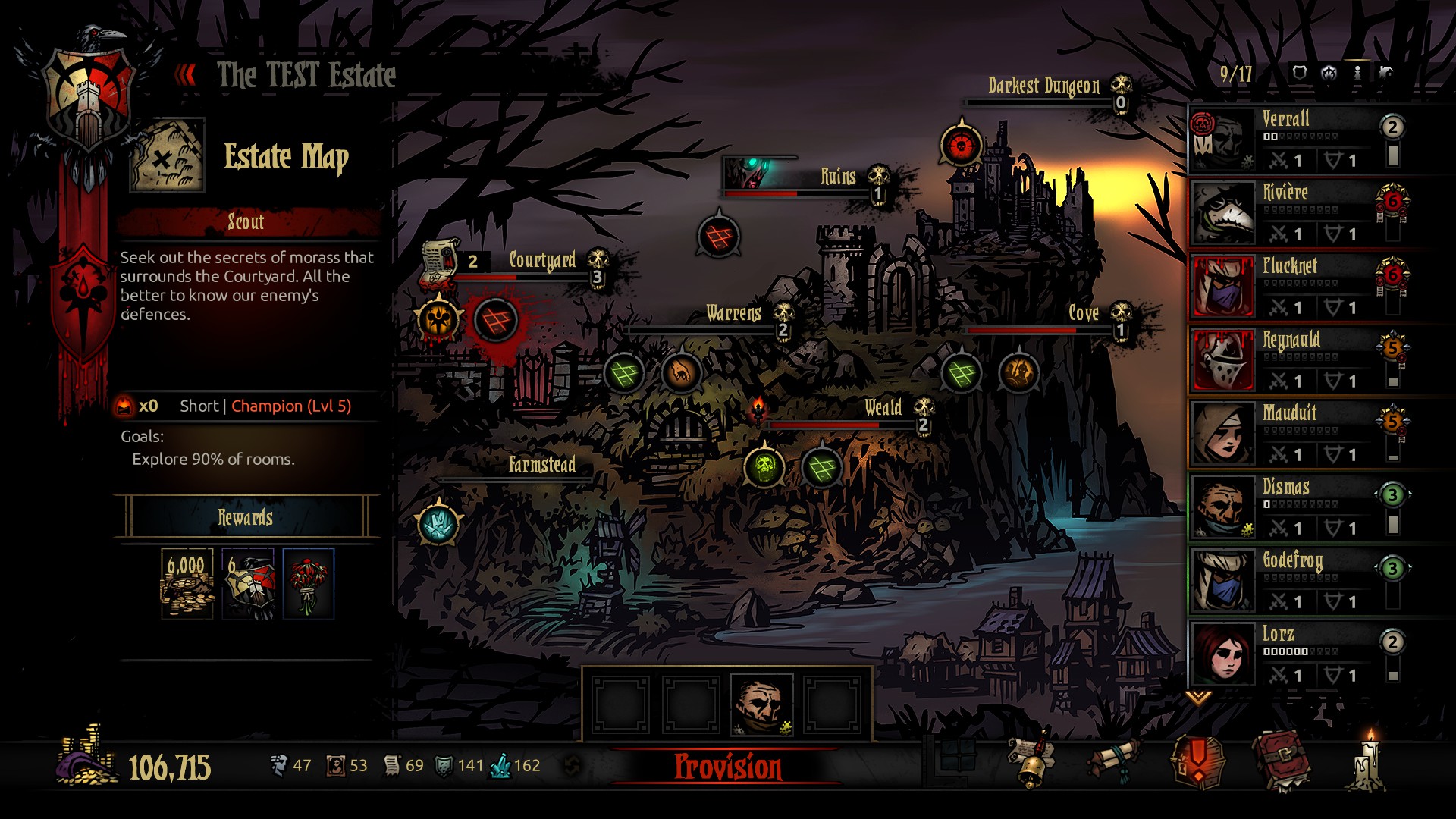Choose the Warrens orange beast quest

coord(680,372)
